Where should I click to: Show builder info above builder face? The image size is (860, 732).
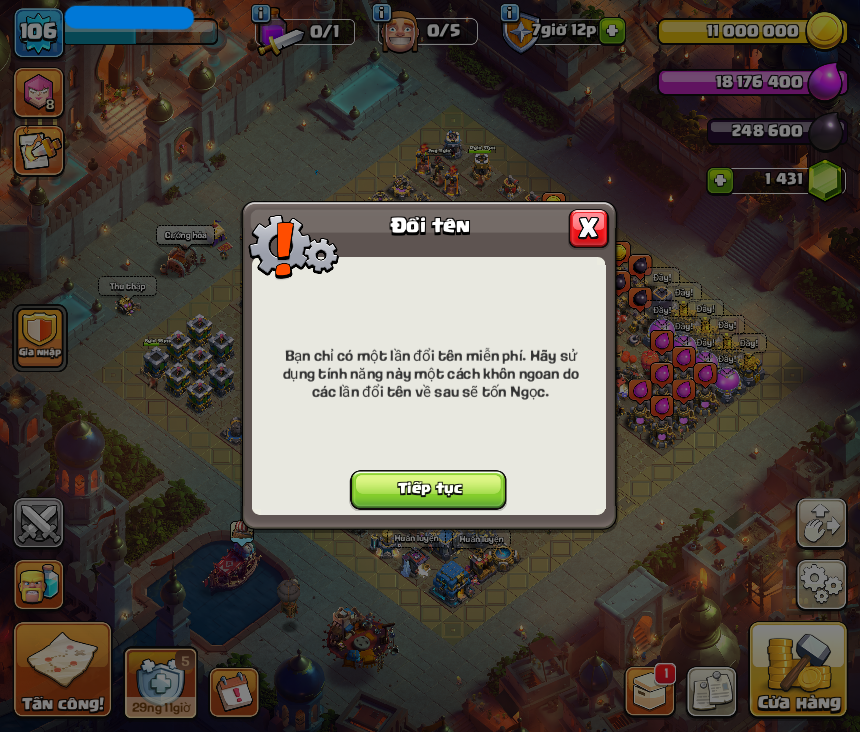[381, 13]
